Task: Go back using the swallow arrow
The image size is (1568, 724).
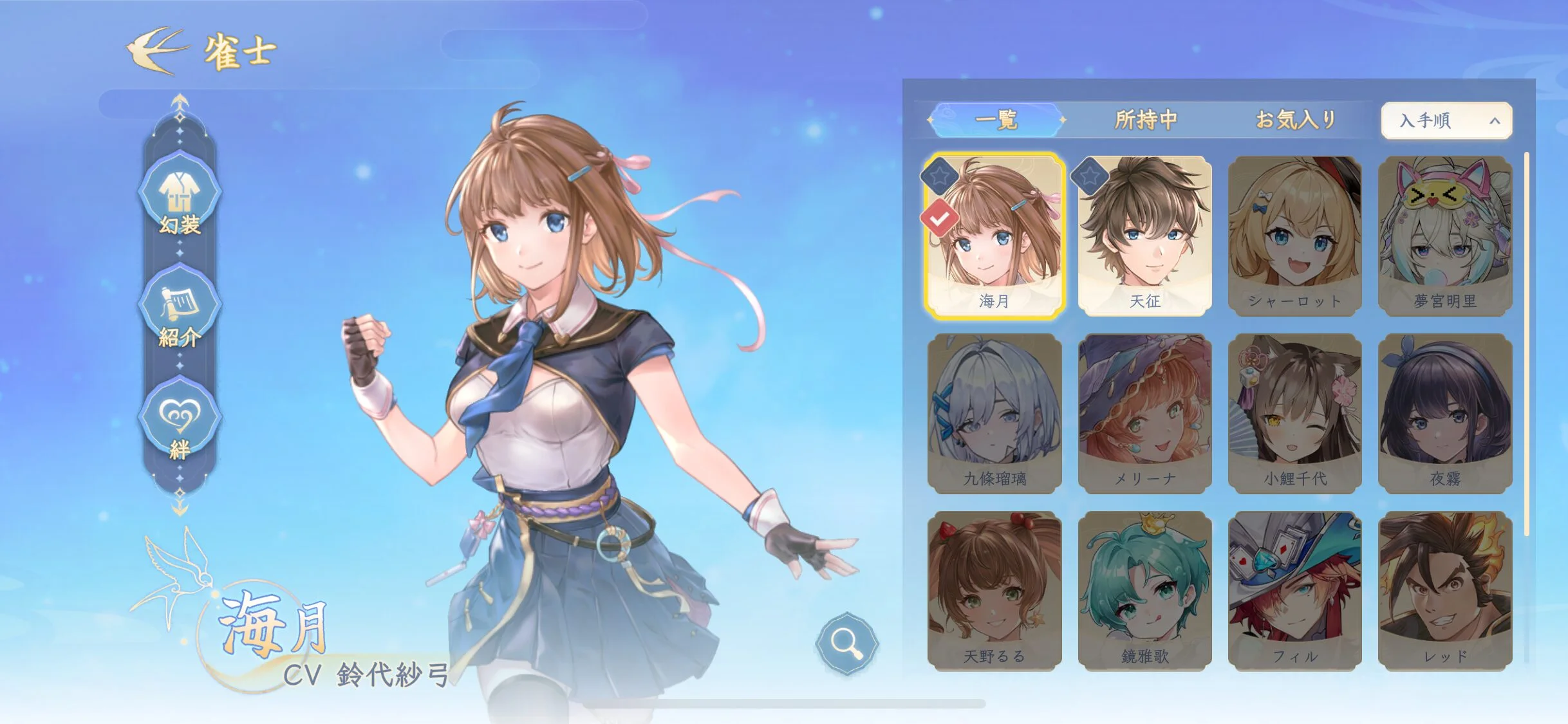Action: point(156,50)
